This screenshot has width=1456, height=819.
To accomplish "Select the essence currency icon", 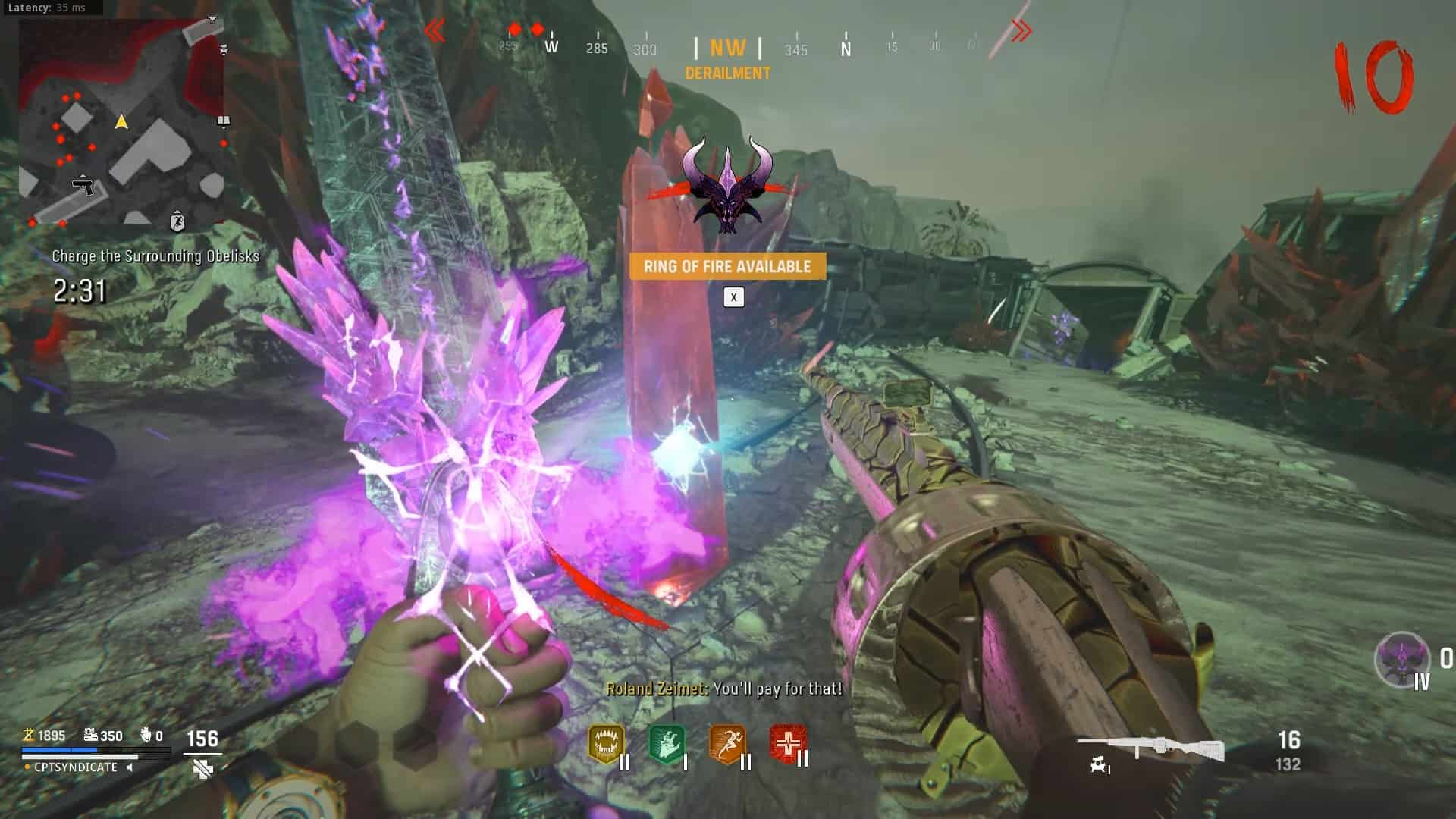I will pos(29,735).
